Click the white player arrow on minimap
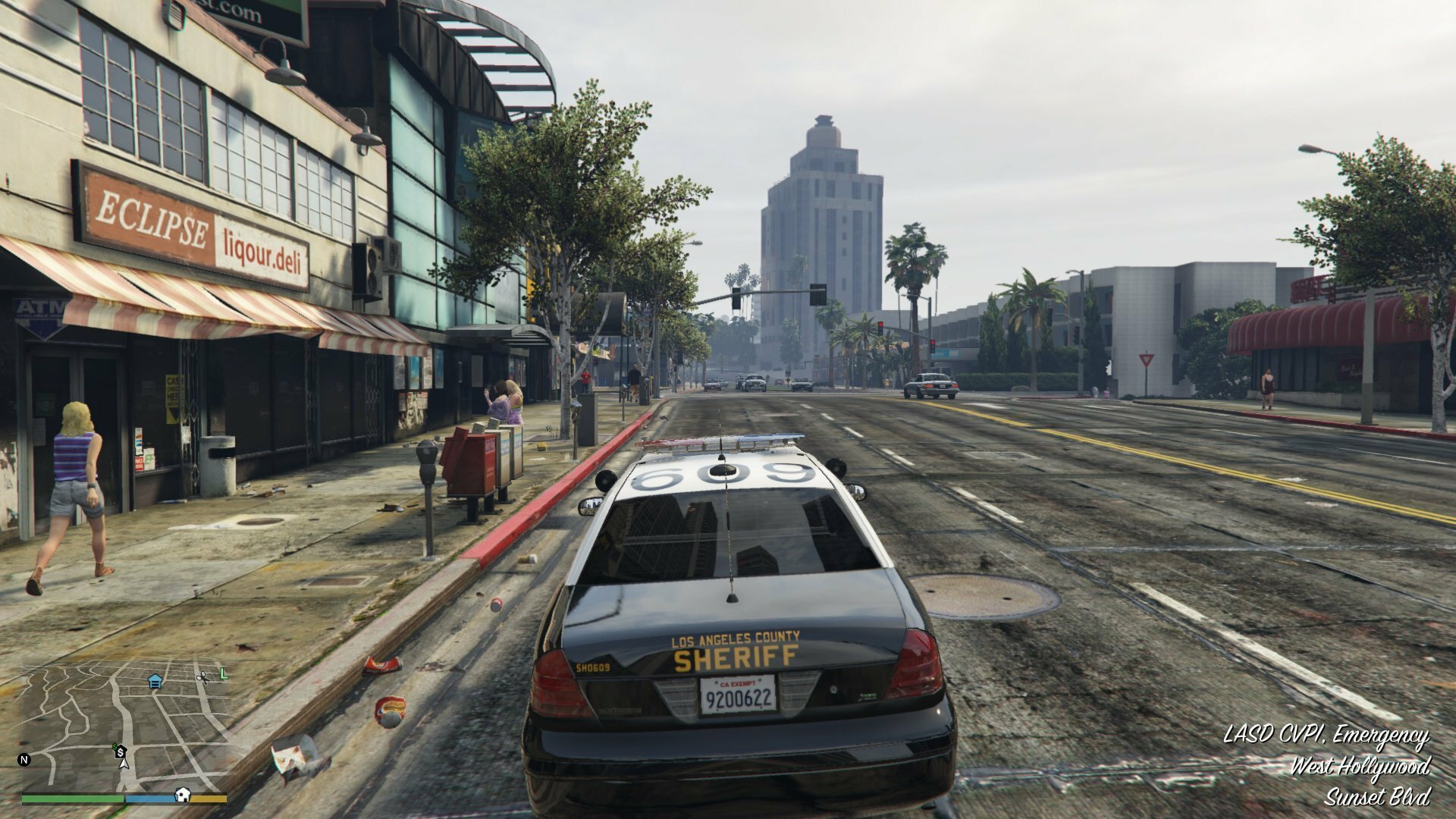This screenshot has height=819, width=1456. coord(124,762)
